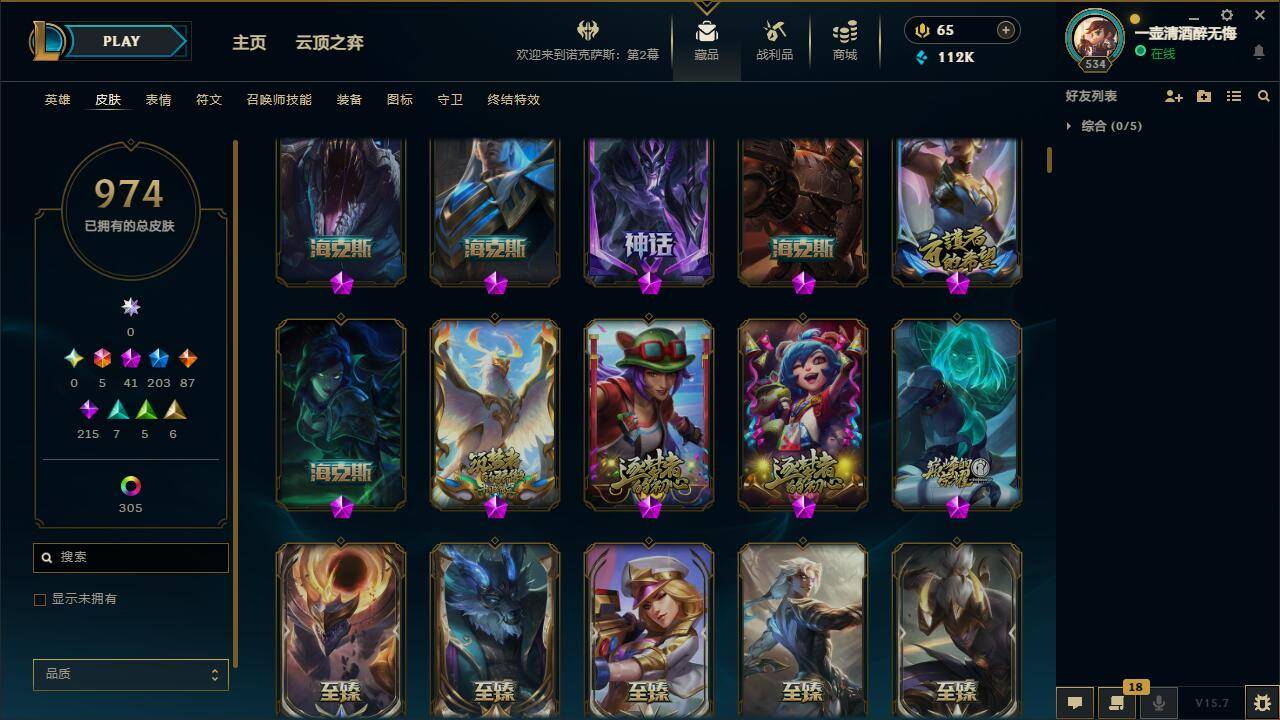Image resolution: width=1280 pixels, height=720 pixels.
Task: Click the plus button to buy RP
Action: [x=1003, y=30]
